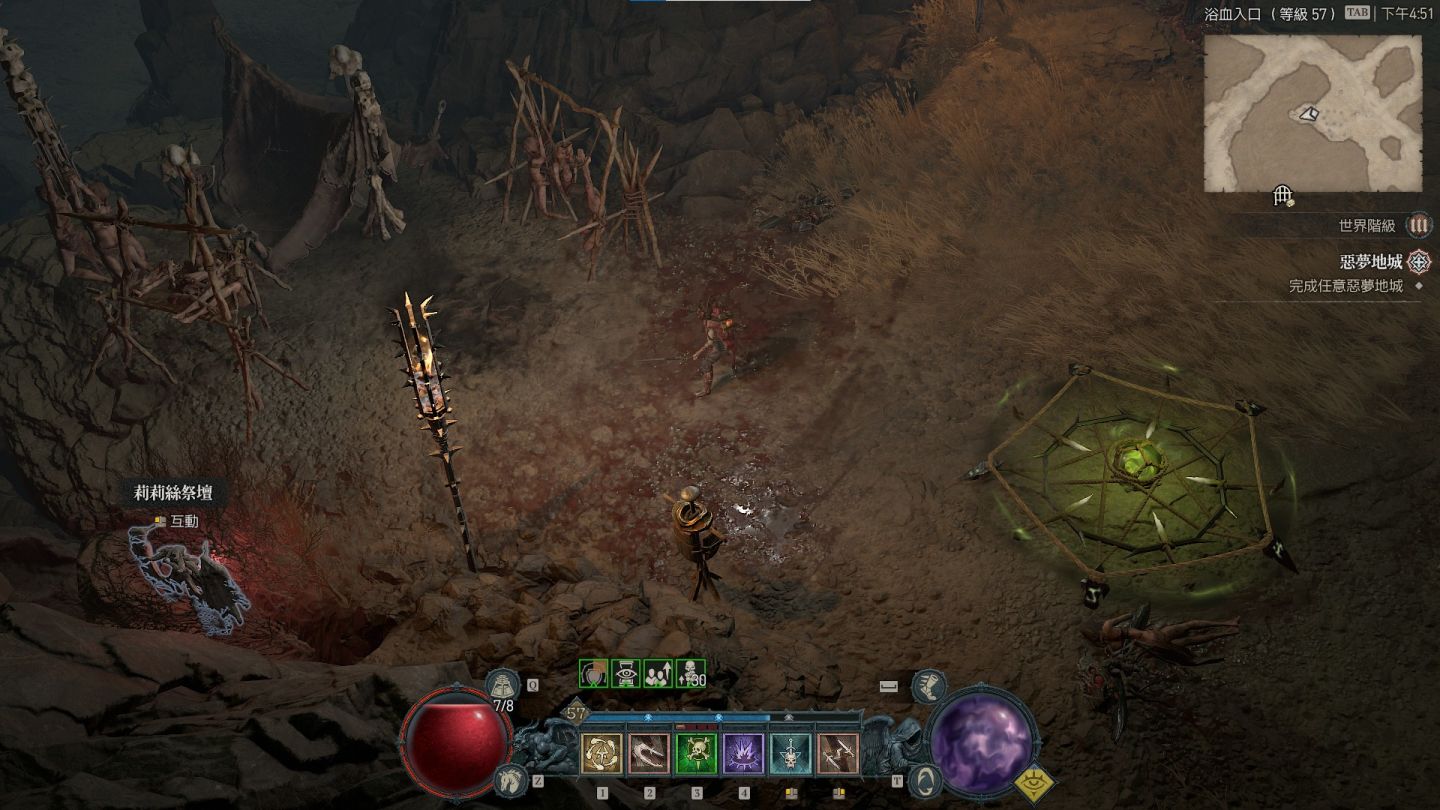The image size is (1440, 810).
Task: Open the World Tier (世界階級) indicator
Action: pos(1418,226)
